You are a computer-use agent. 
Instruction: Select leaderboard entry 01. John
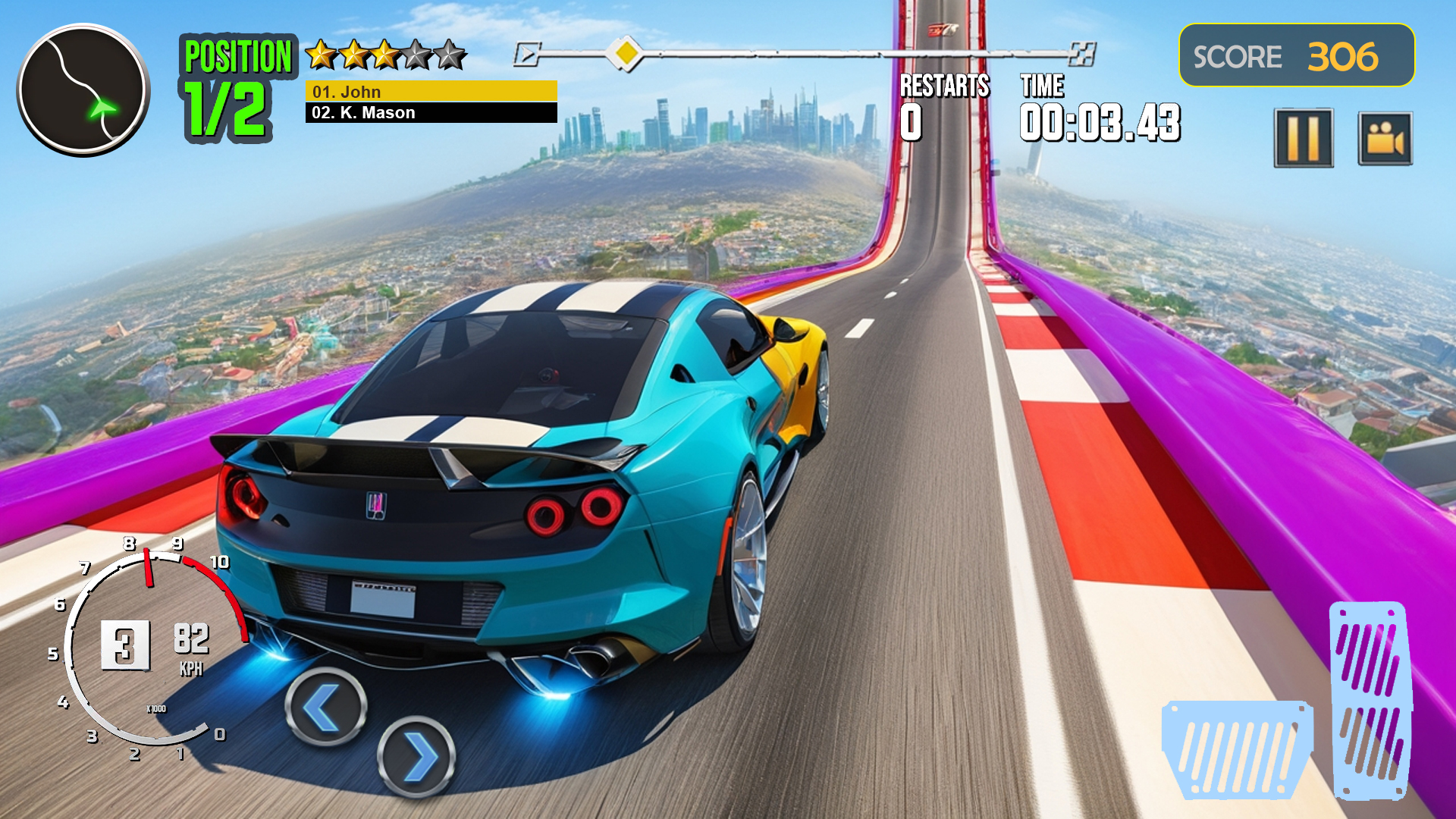[x=430, y=93]
